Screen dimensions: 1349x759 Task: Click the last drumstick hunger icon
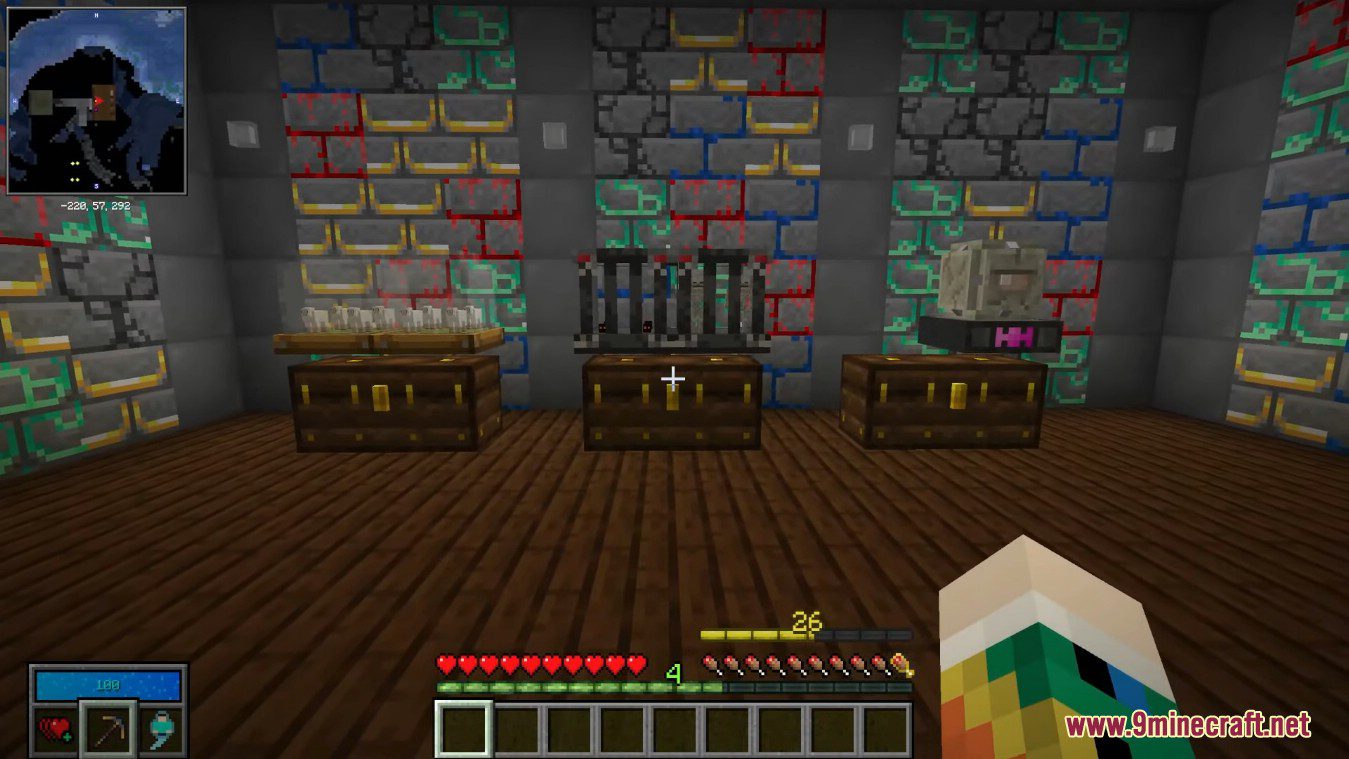coord(880,666)
